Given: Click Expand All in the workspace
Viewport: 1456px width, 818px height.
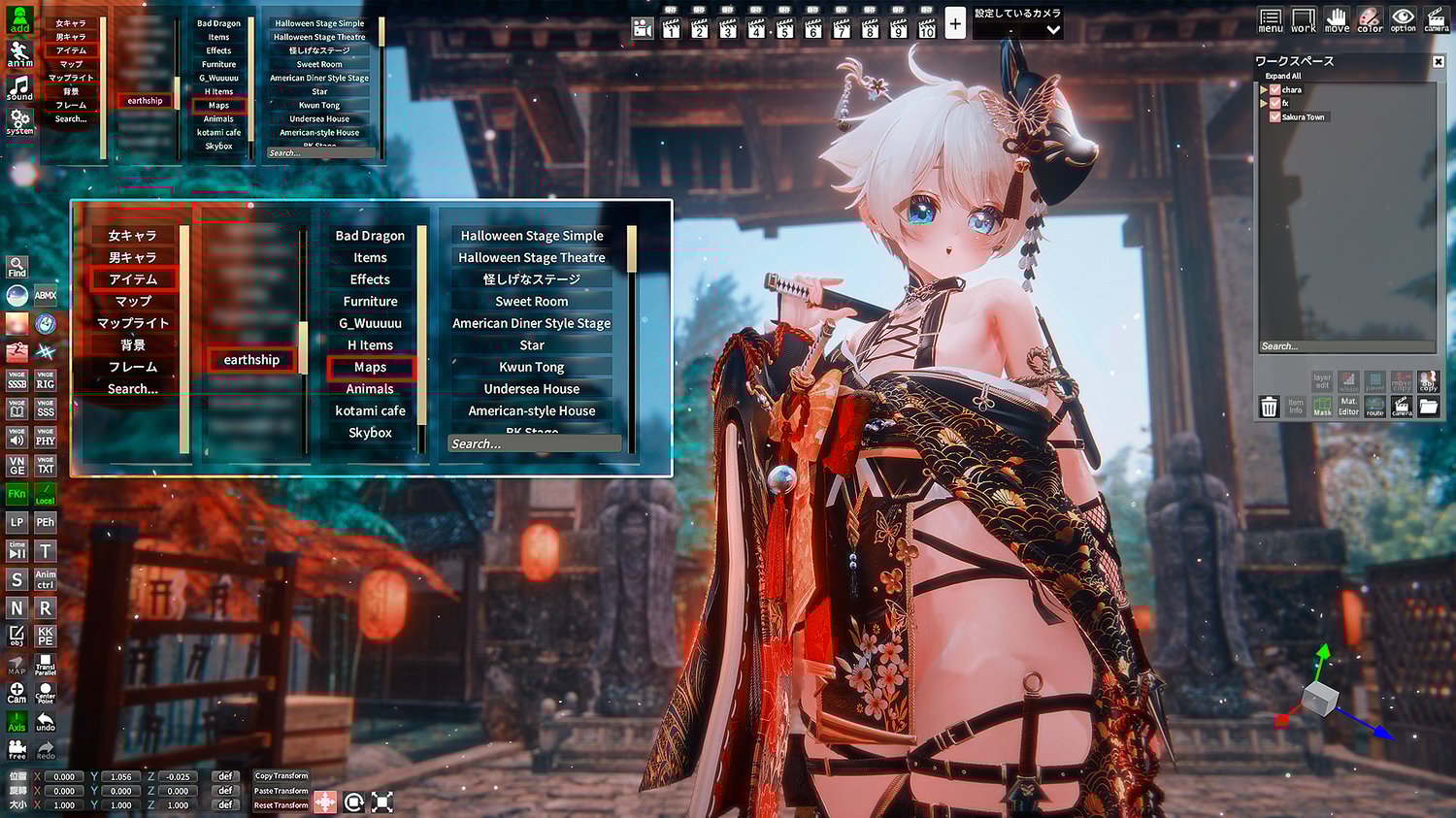Looking at the screenshot, I should click(1283, 76).
